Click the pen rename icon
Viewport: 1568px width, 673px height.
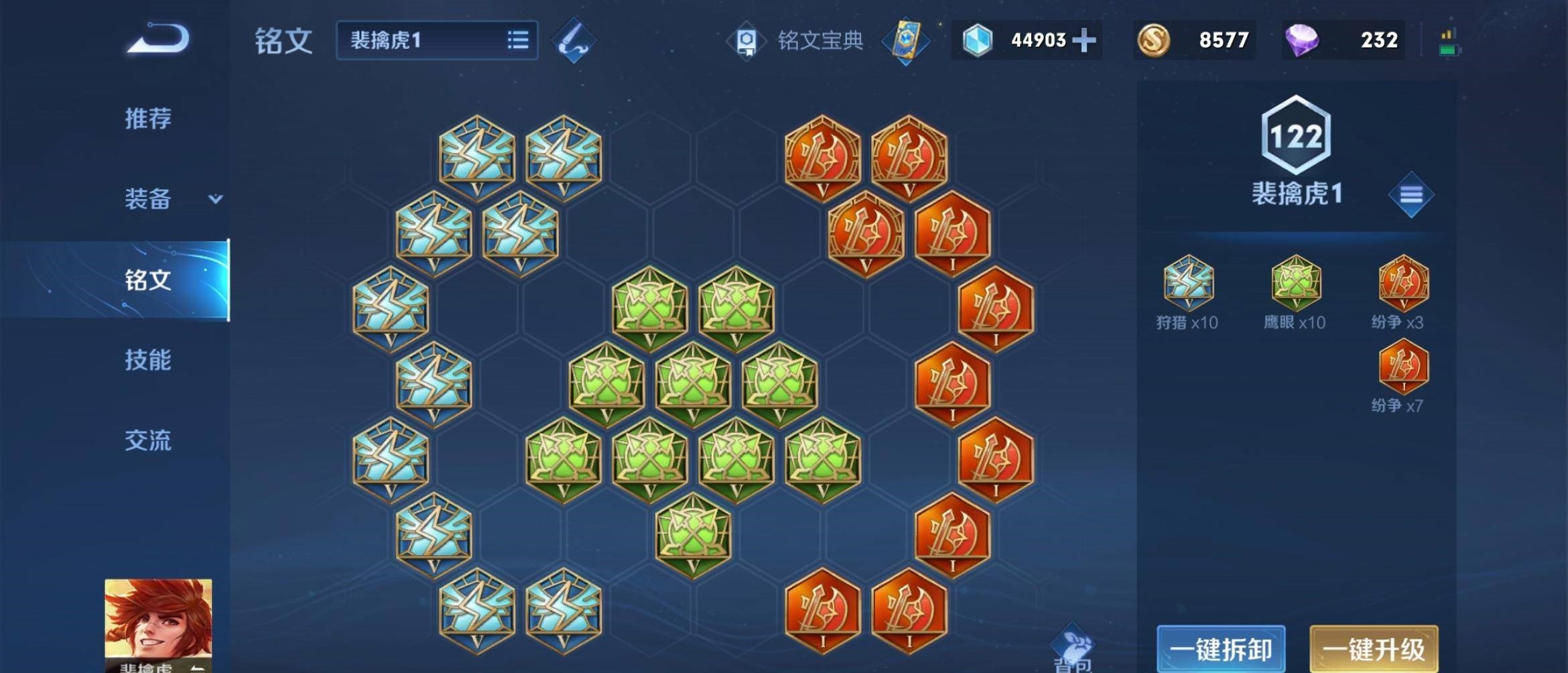point(573,41)
